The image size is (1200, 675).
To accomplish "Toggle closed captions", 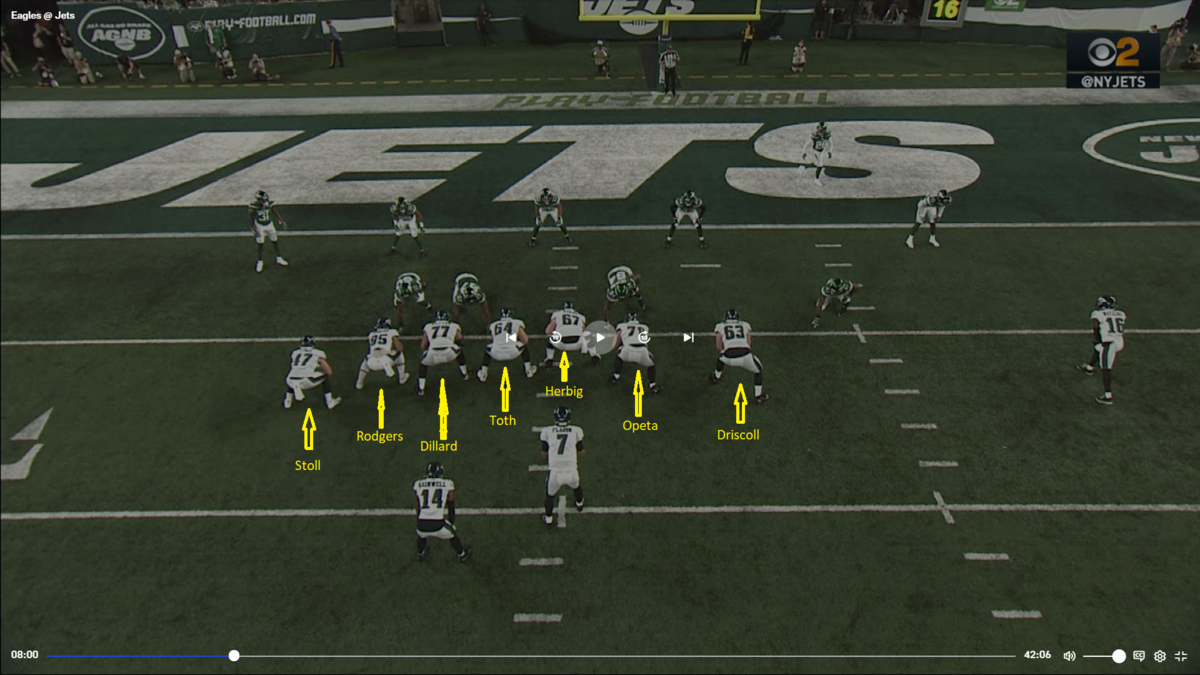I will [1139, 656].
